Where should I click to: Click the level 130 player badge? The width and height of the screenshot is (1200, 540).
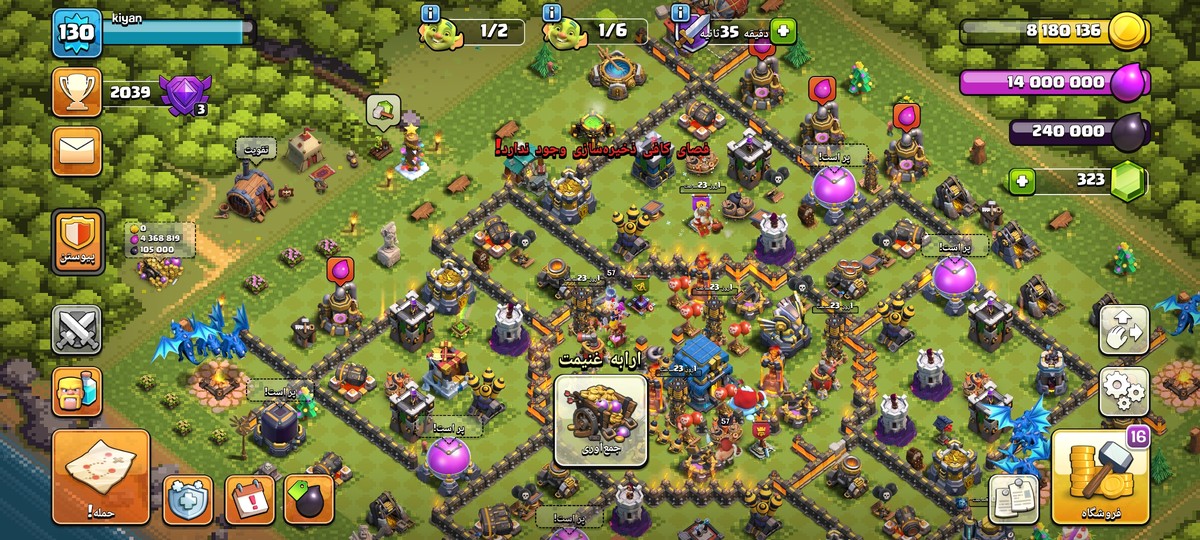77,32
